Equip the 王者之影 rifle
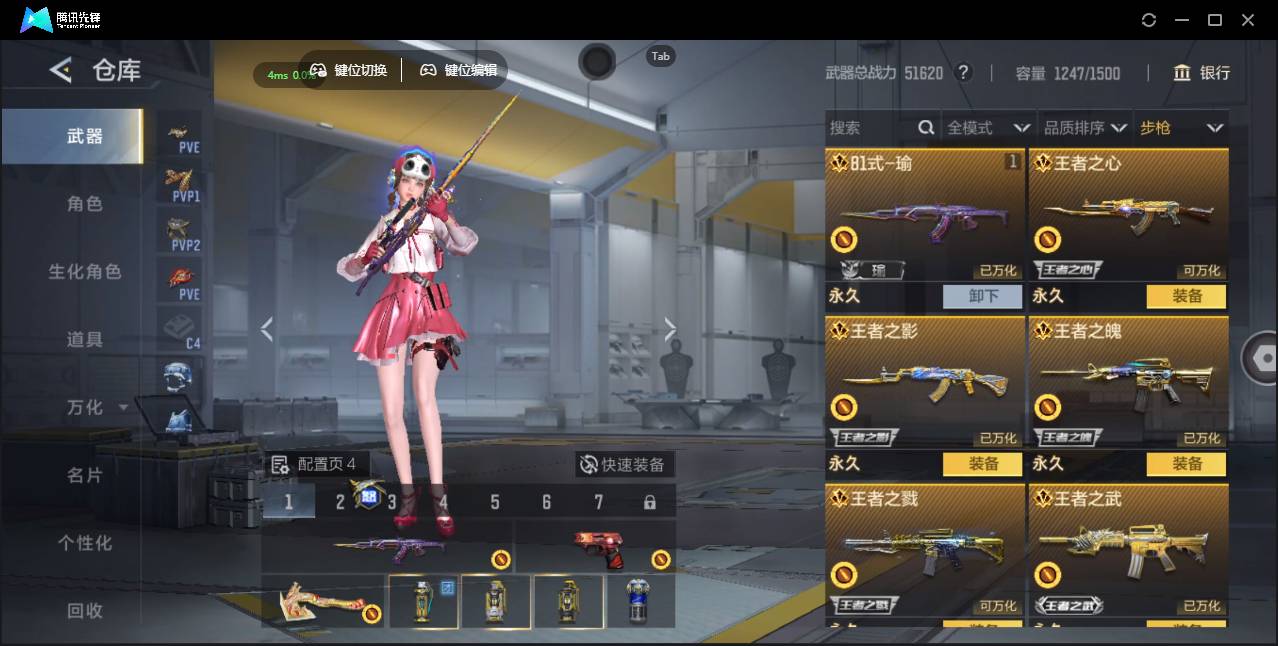This screenshot has width=1278, height=646. click(983, 464)
